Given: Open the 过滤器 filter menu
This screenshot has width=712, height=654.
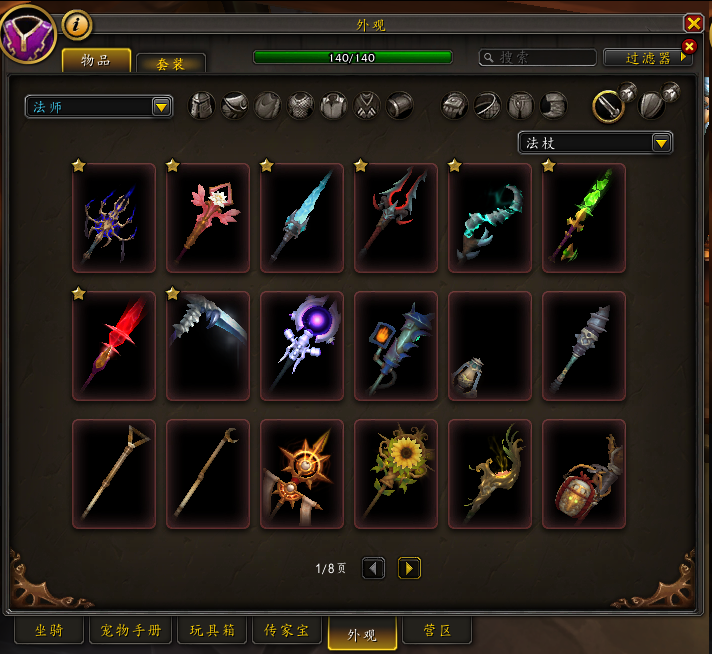Looking at the screenshot, I should [649, 58].
